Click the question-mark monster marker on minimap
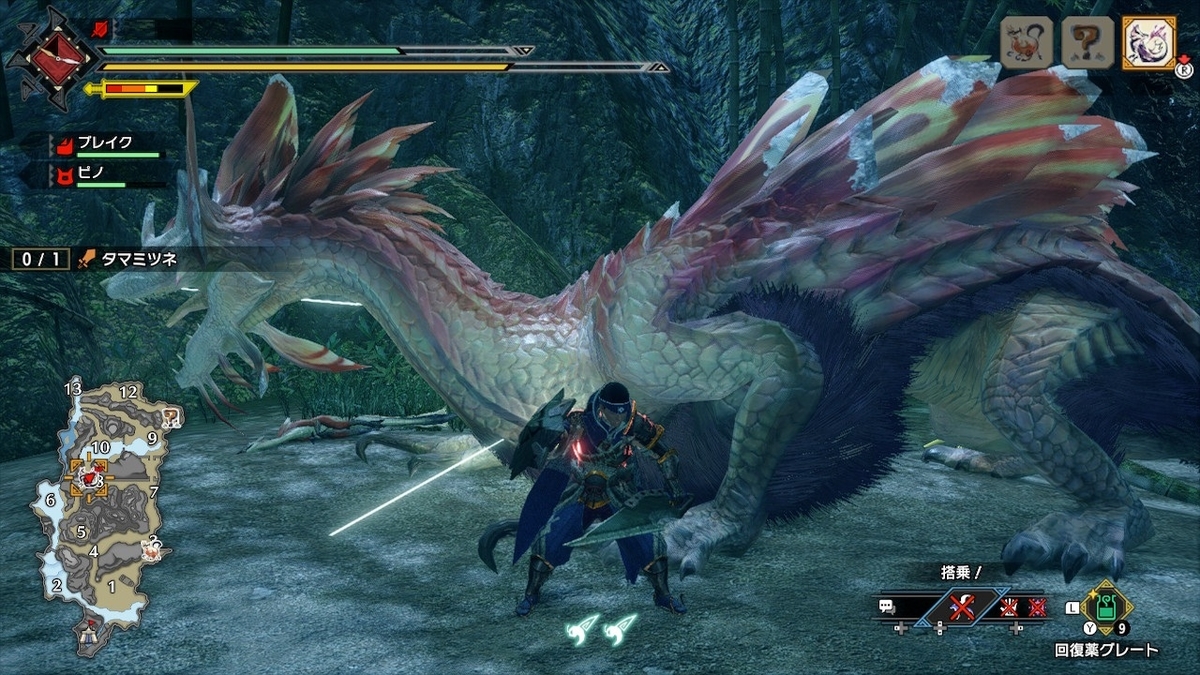The width and height of the screenshot is (1200, 675). click(x=171, y=417)
